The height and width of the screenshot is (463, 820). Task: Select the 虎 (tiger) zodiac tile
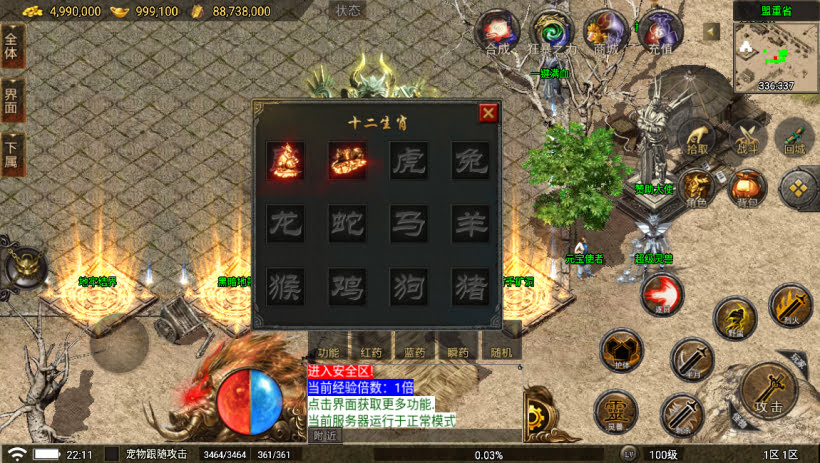pos(408,162)
